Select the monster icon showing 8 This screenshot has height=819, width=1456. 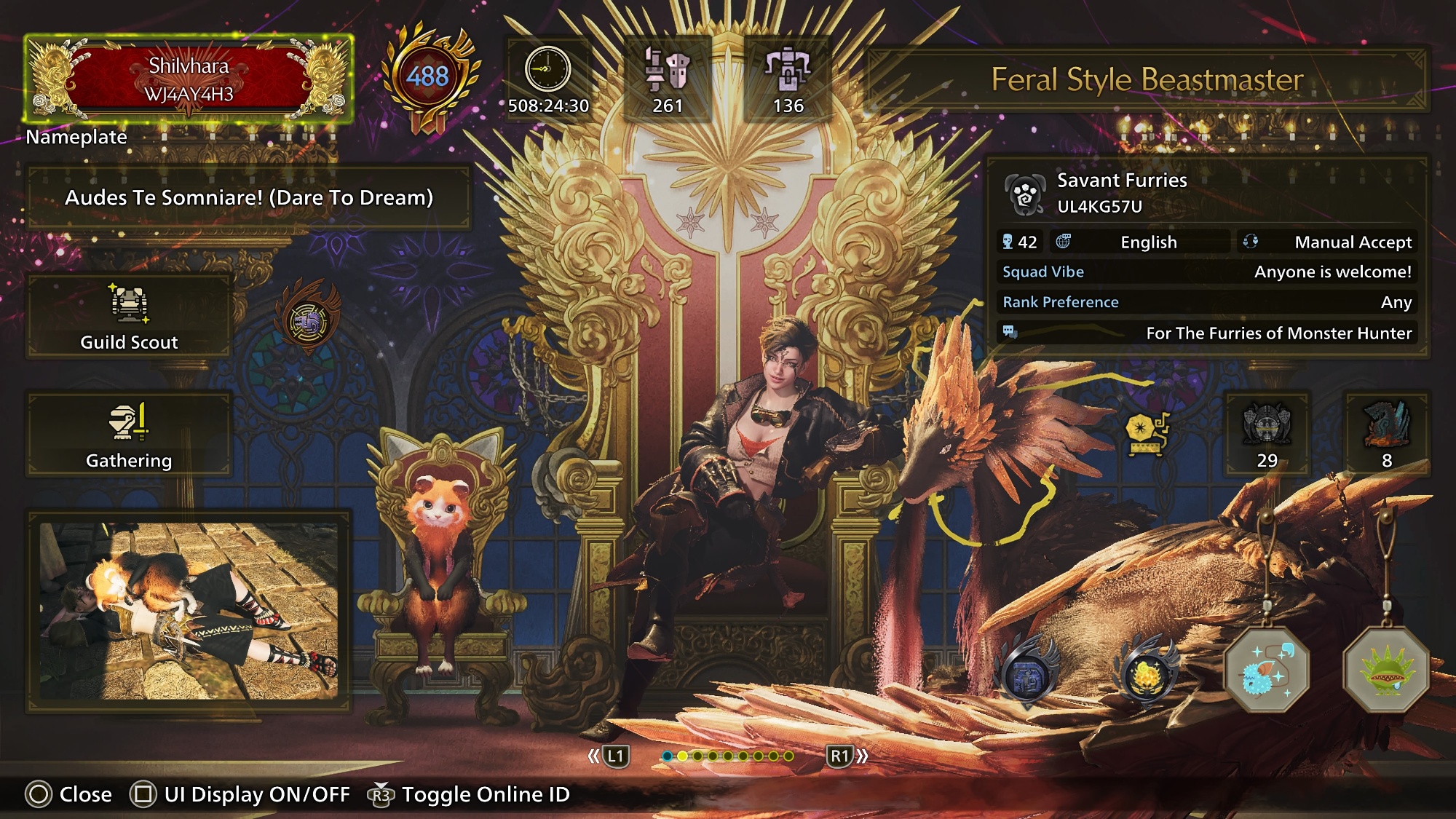pos(1386,434)
